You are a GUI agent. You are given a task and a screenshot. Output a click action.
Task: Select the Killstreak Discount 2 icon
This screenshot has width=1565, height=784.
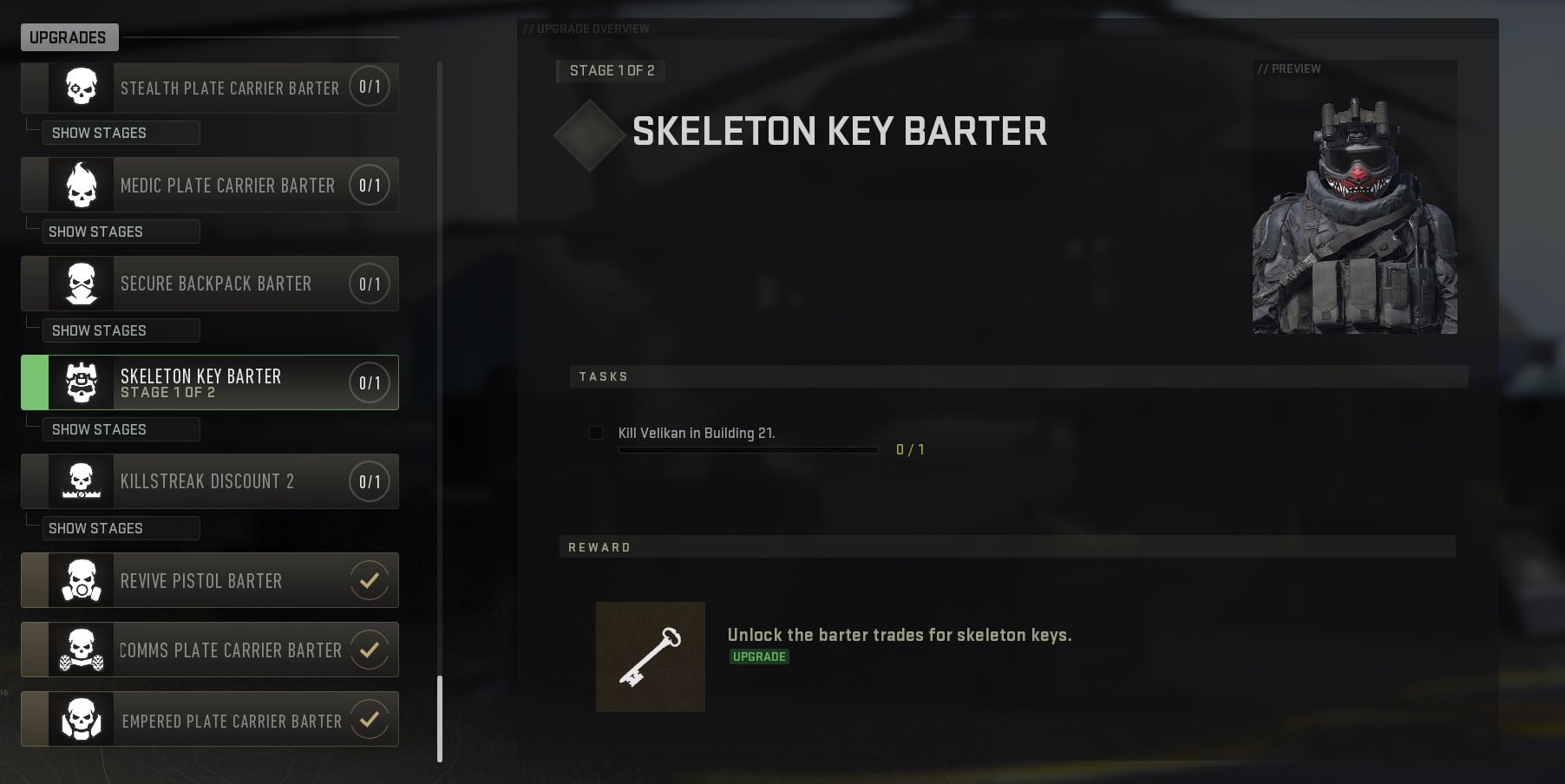pyautogui.click(x=81, y=481)
